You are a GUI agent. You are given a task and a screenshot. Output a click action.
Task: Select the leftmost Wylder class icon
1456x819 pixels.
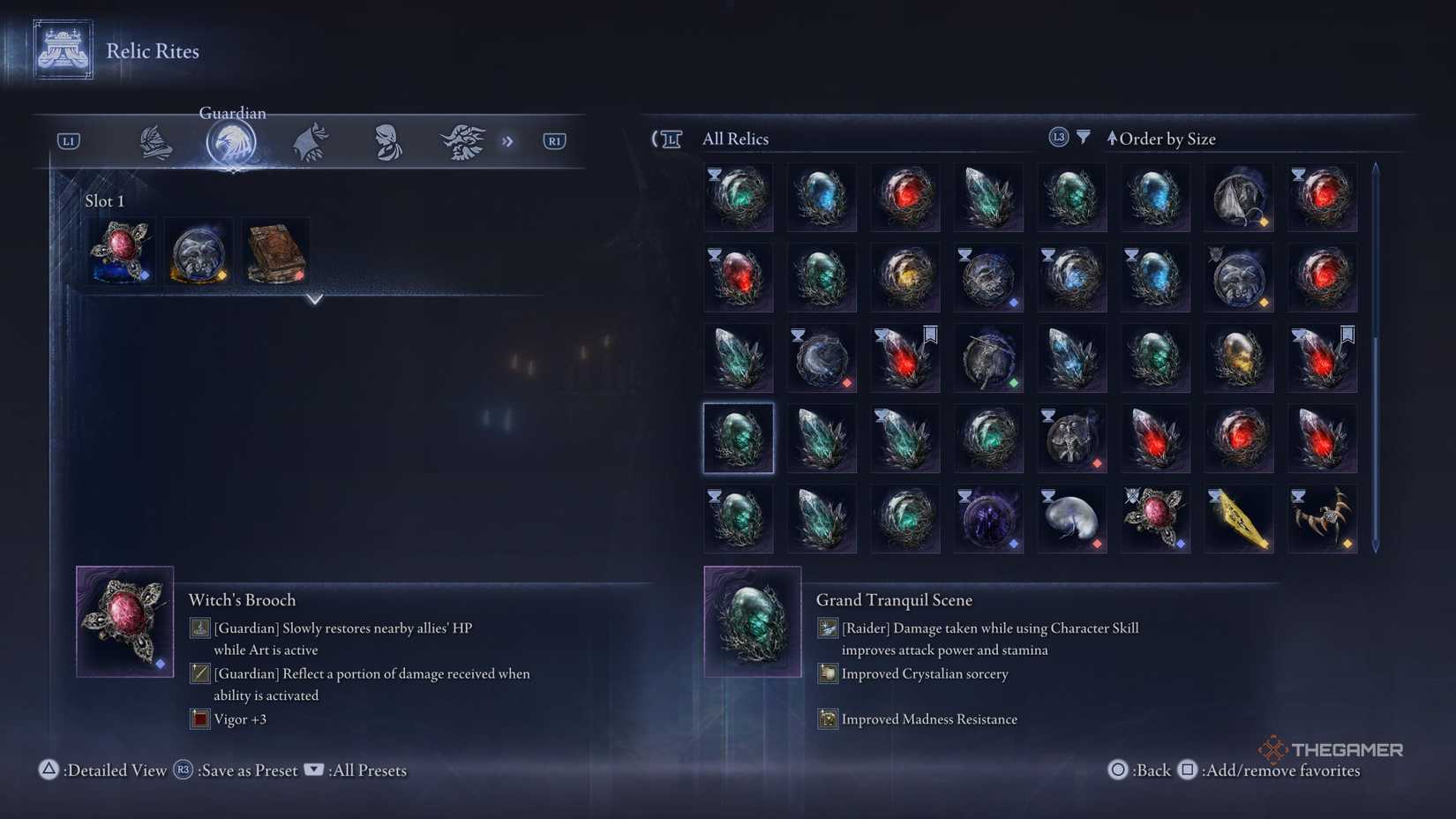pyautogui.click(x=155, y=140)
